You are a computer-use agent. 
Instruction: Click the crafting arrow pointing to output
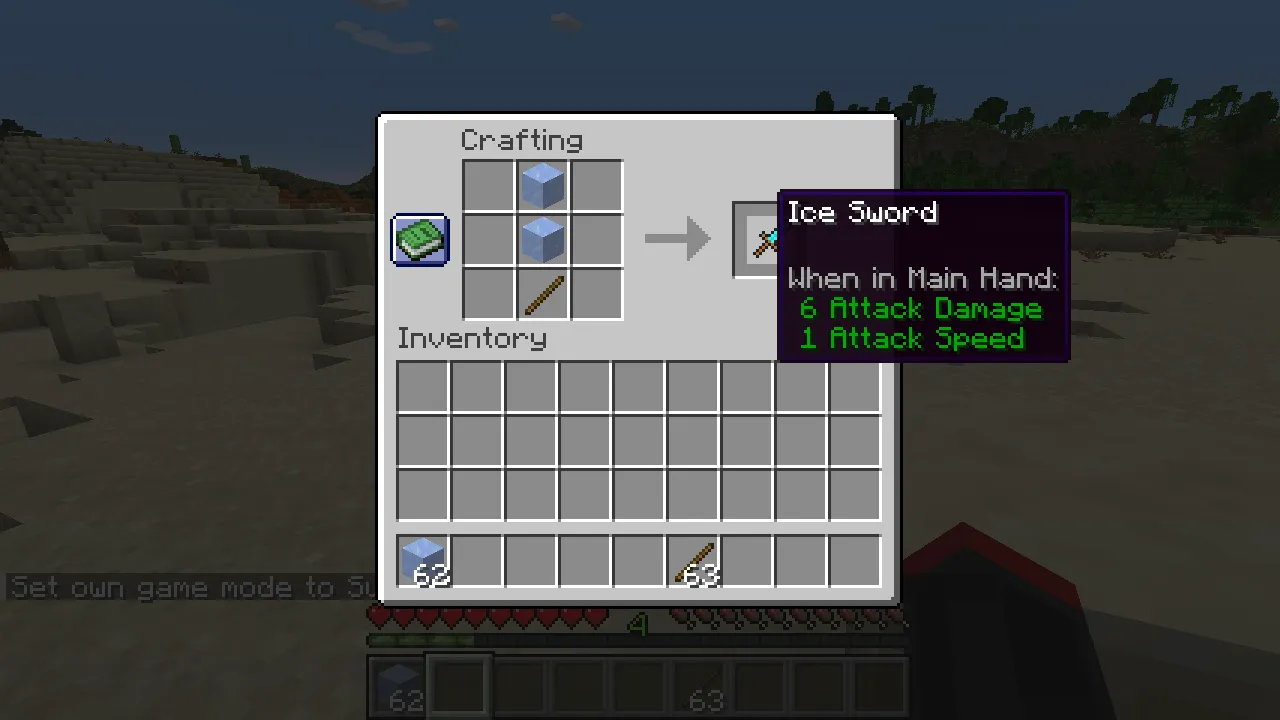point(678,238)
